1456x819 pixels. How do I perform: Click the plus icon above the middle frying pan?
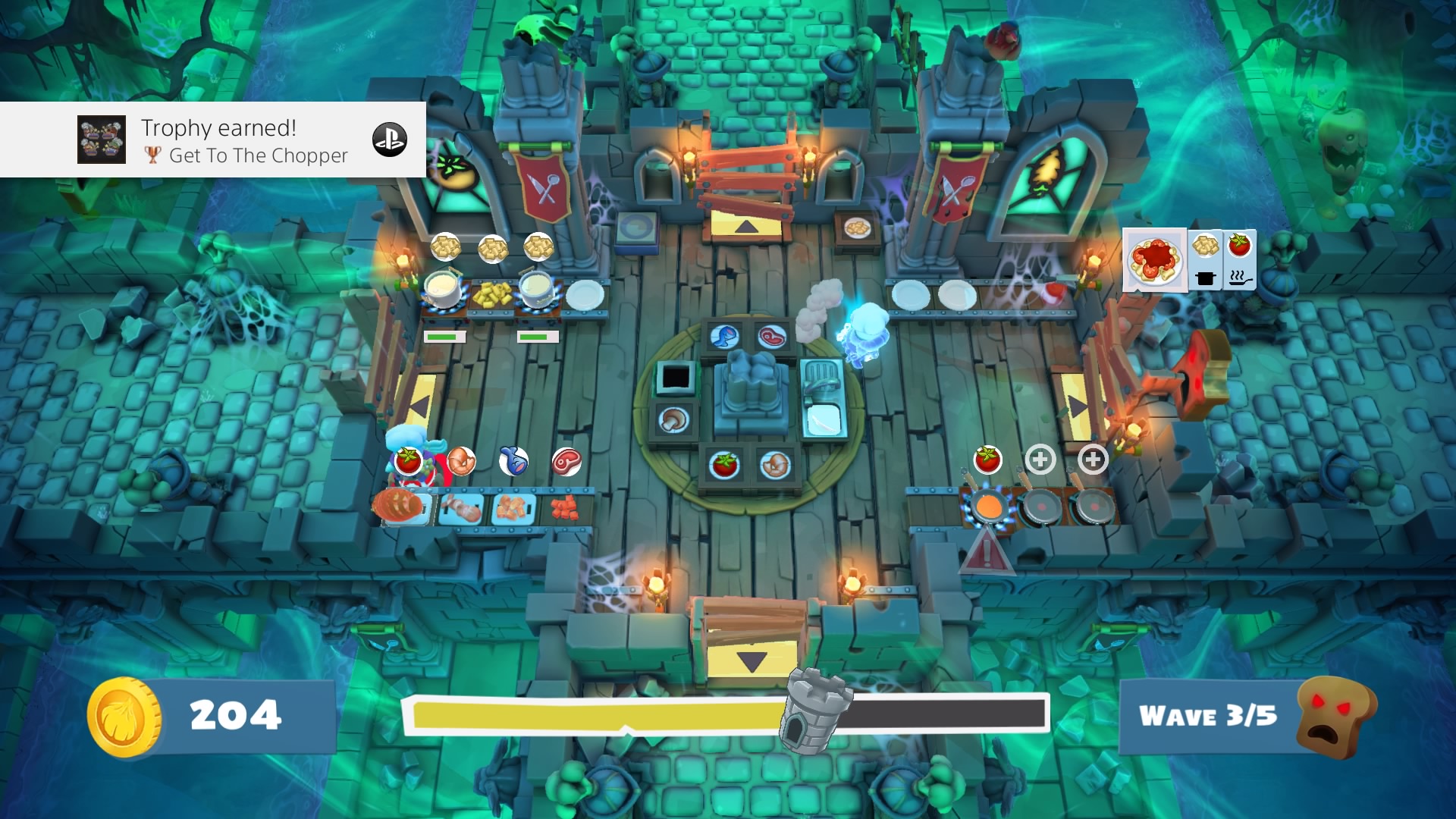[1041, 459]
